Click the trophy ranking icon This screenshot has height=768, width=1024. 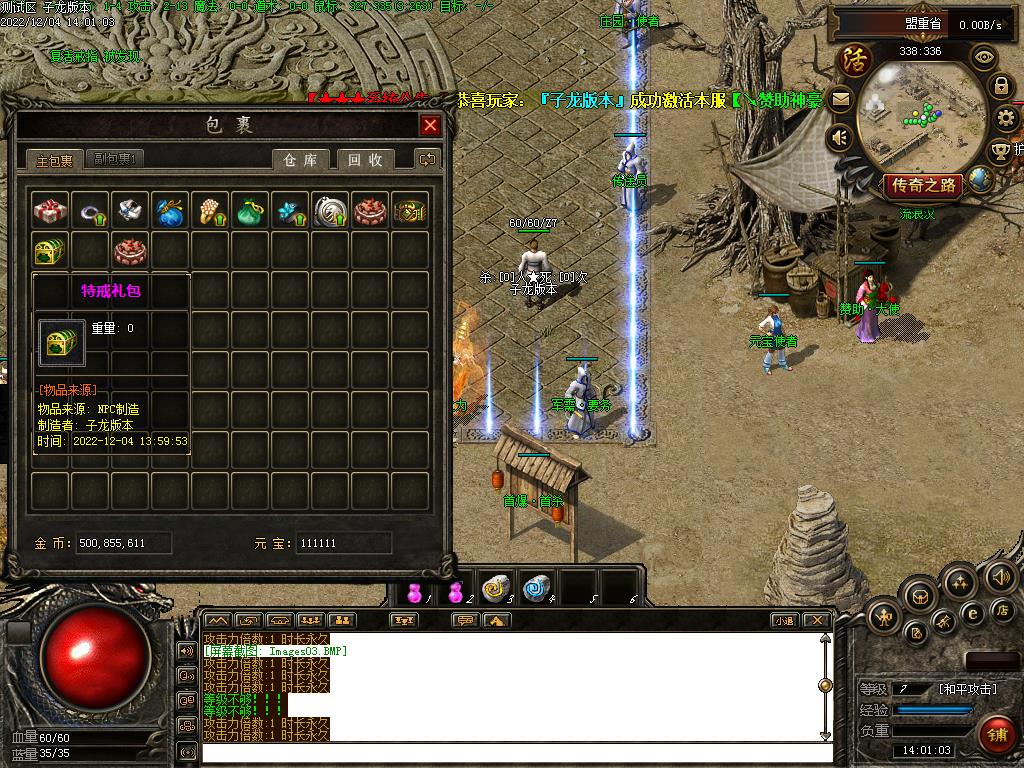(x=1000, y=152)
